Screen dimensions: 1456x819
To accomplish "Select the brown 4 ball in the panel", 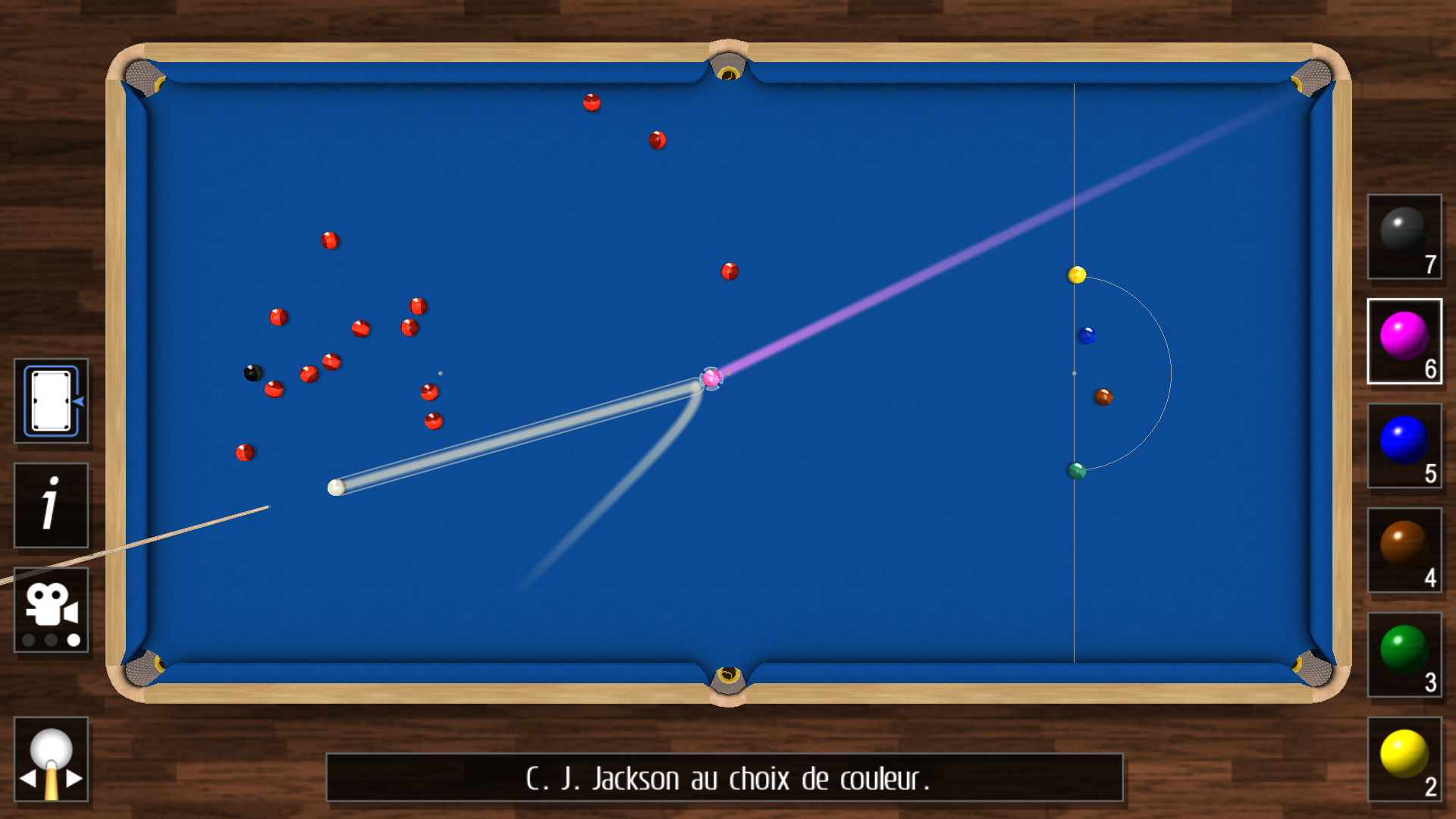I will pyautogui.click(x=1404, y=550).
